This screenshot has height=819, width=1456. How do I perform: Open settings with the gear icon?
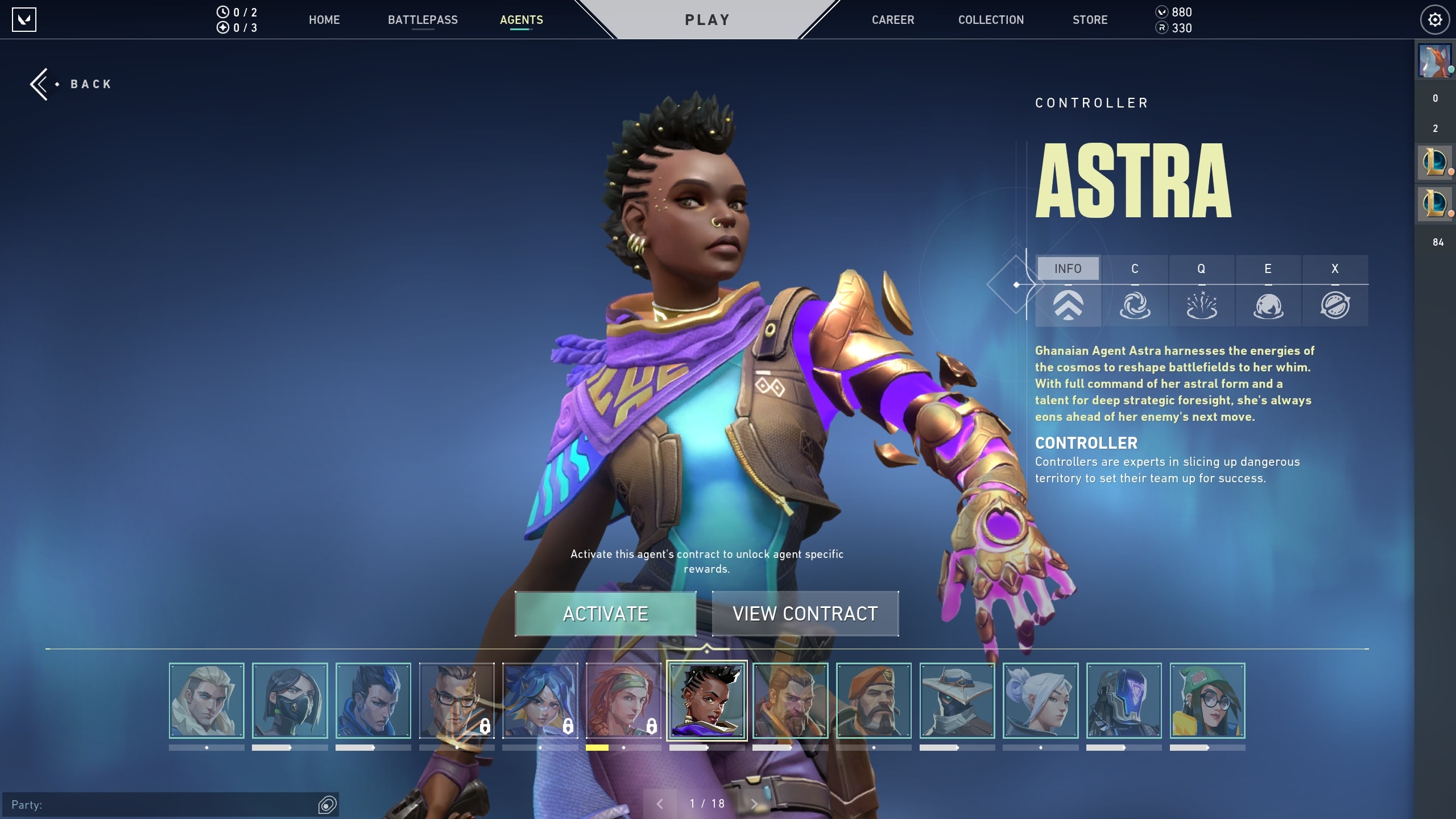[x=1434, y=20]
